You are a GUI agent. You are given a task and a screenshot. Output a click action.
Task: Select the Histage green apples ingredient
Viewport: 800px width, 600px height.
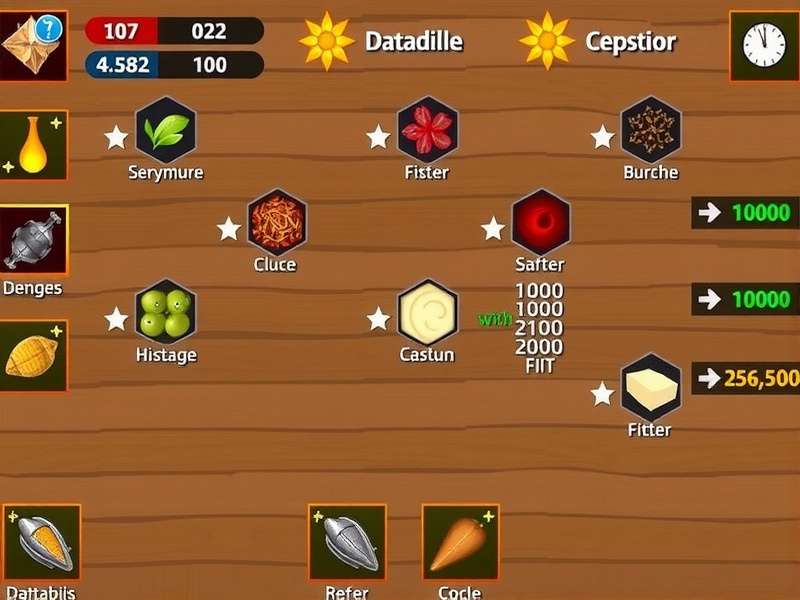(165, 312)
